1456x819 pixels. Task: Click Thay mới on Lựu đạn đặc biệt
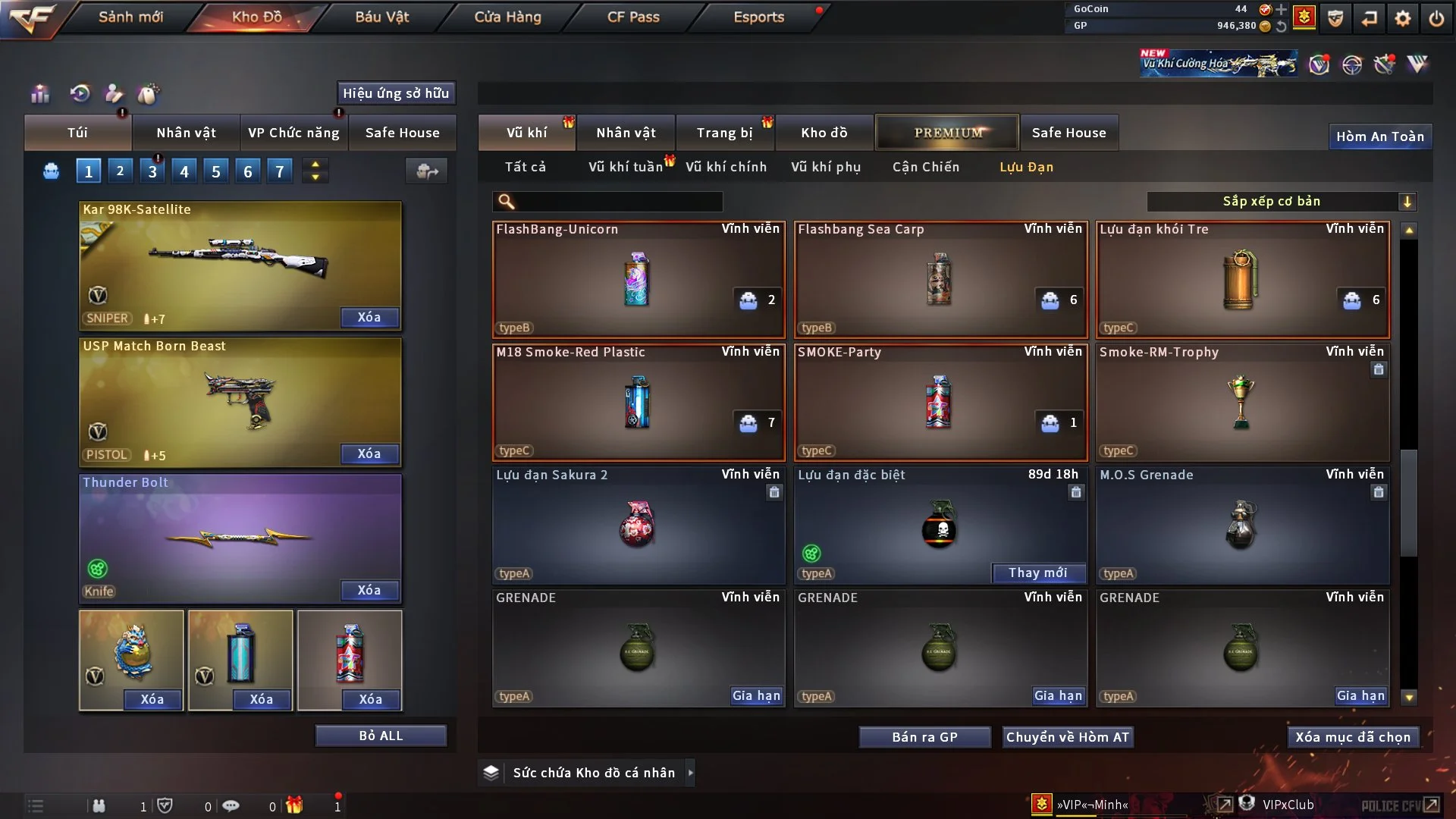click(x=1037, y=573)
